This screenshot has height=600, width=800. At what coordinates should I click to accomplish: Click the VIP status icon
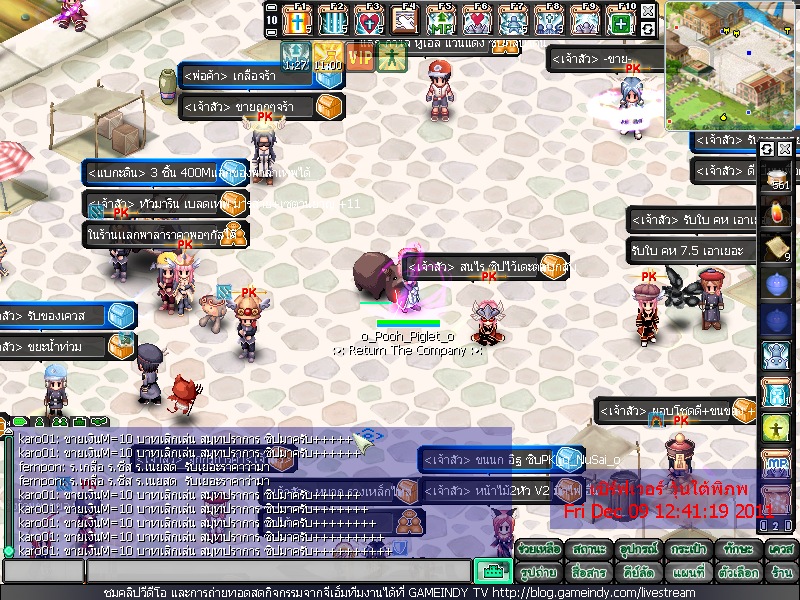point(360,57)
